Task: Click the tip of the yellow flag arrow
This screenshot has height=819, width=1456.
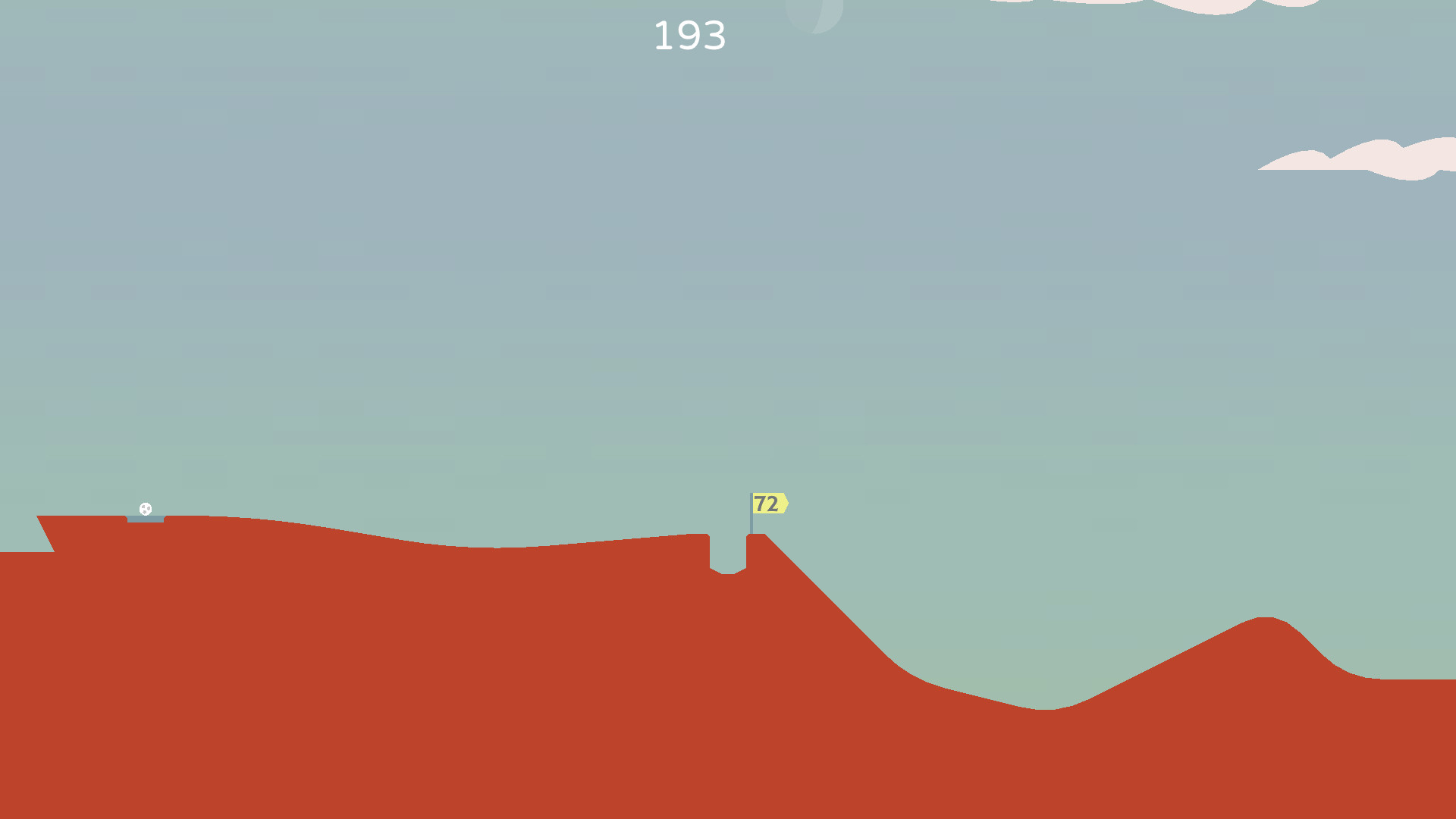Action: pos(786,503)
